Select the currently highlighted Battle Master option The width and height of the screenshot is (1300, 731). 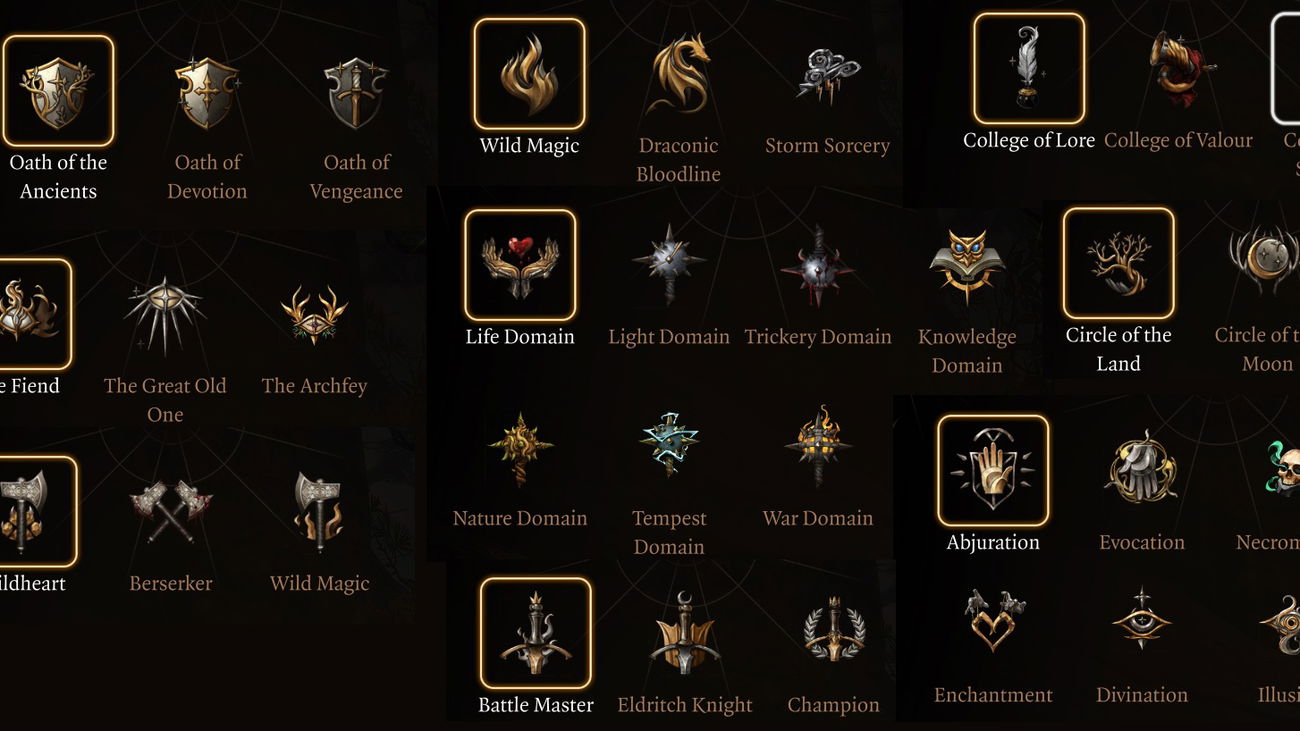[x=534, y=631]
